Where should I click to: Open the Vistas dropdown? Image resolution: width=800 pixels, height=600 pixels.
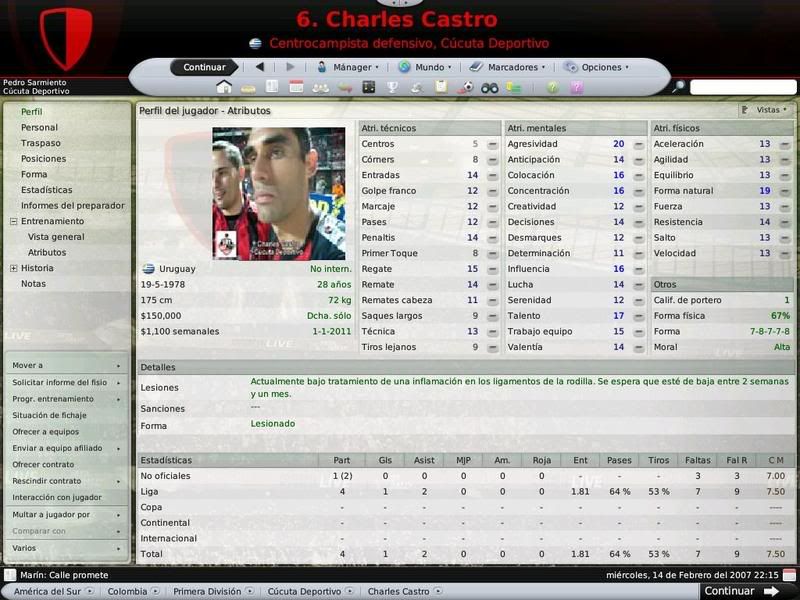[x=764, y=110]
